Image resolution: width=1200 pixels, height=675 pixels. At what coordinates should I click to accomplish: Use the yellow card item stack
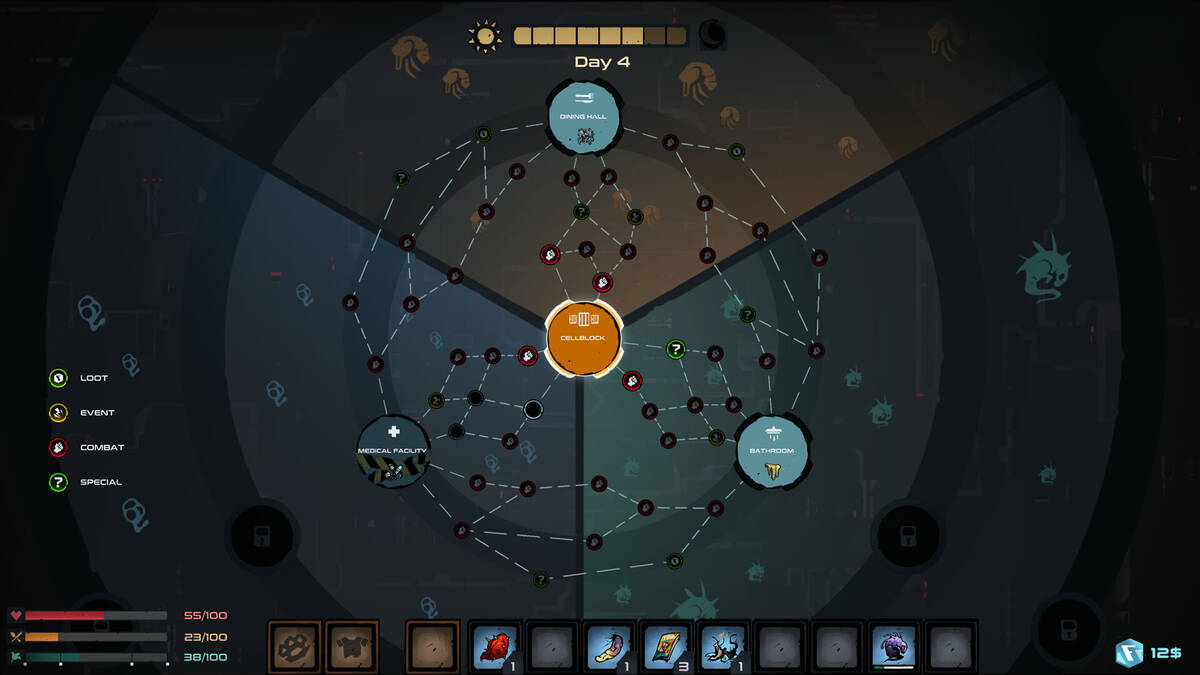click(666, 646)
